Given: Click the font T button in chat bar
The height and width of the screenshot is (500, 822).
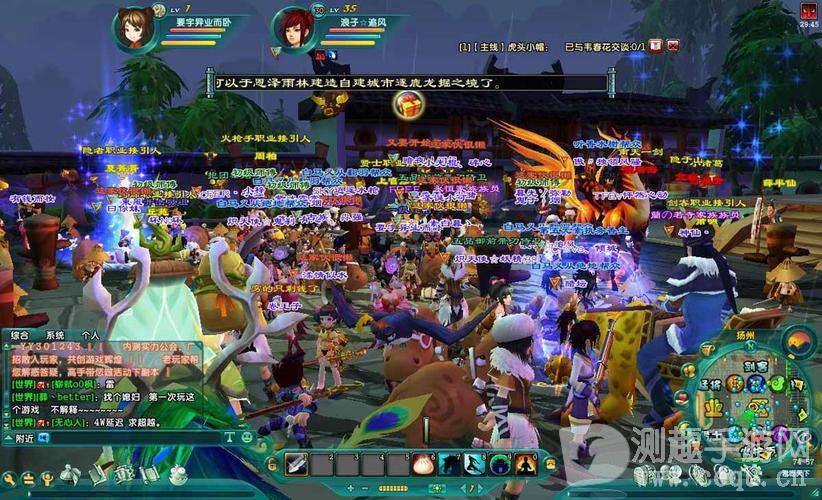Looking at the screenshot, I should pos(230,437).
